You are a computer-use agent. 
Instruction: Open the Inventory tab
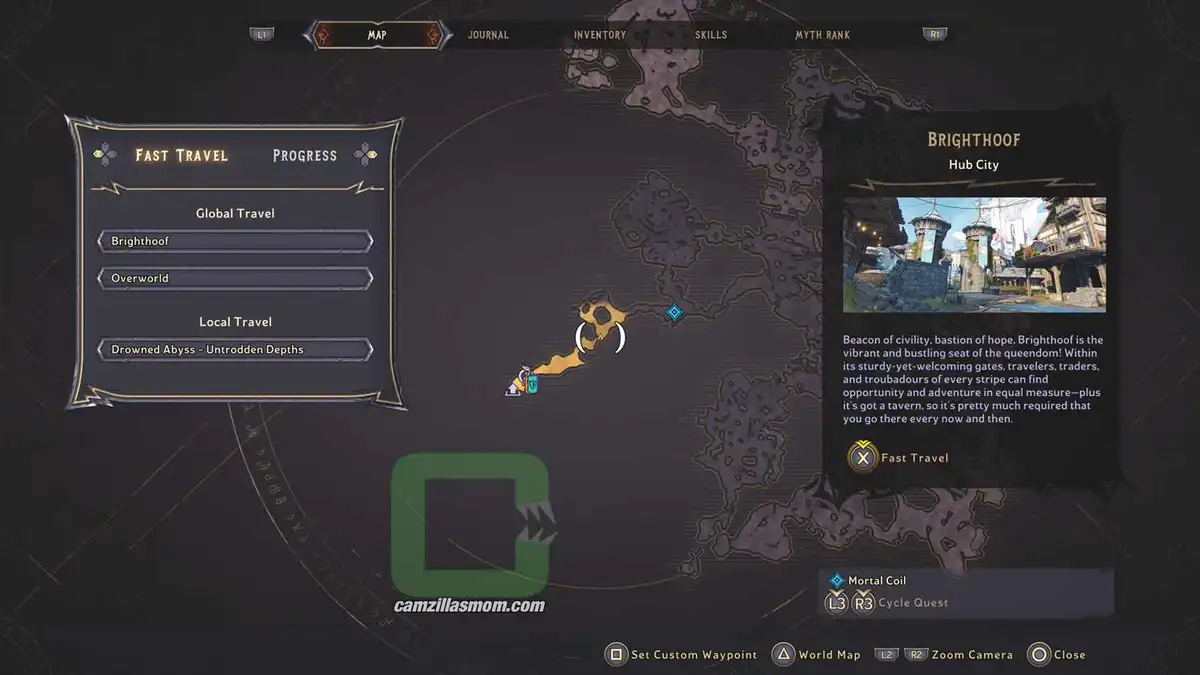tap(600, 35)
